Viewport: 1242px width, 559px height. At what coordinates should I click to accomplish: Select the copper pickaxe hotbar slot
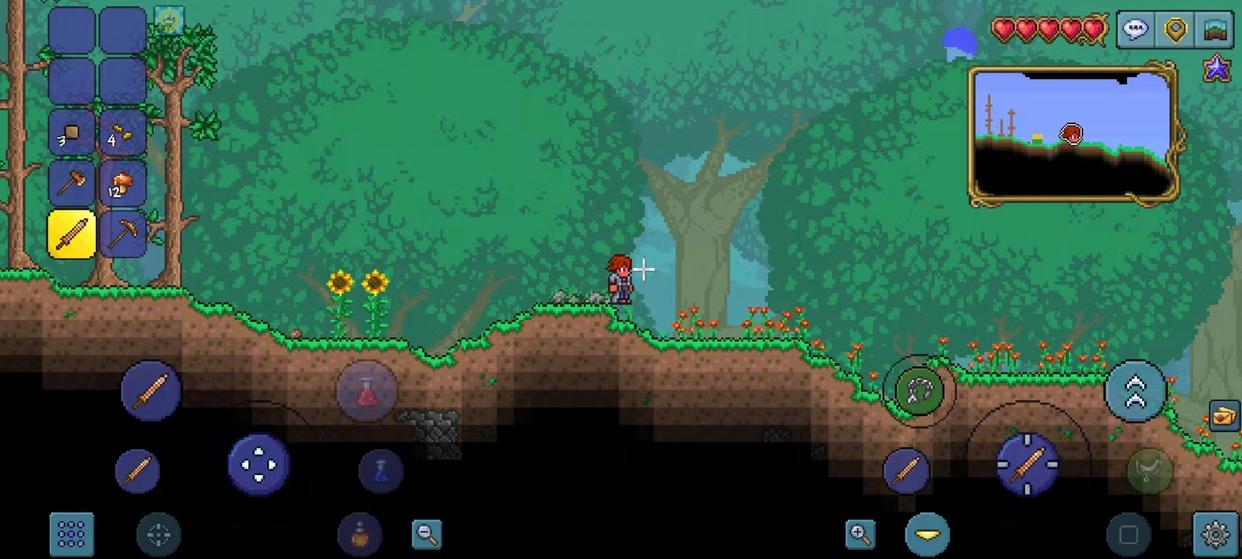coord(123,235)
